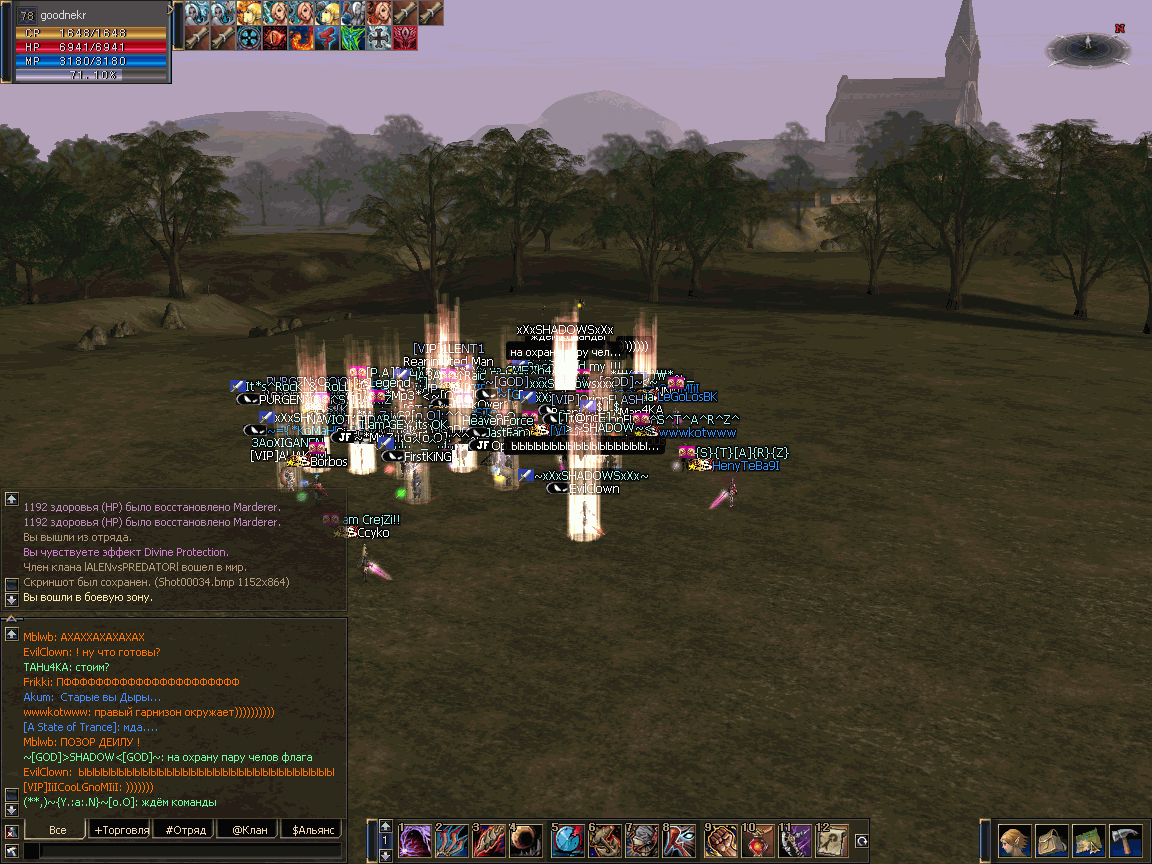This screenshot has width=1152, height=864.
Task: Open the +Торговля trade chat tab
Action: [x=121, y=830]
